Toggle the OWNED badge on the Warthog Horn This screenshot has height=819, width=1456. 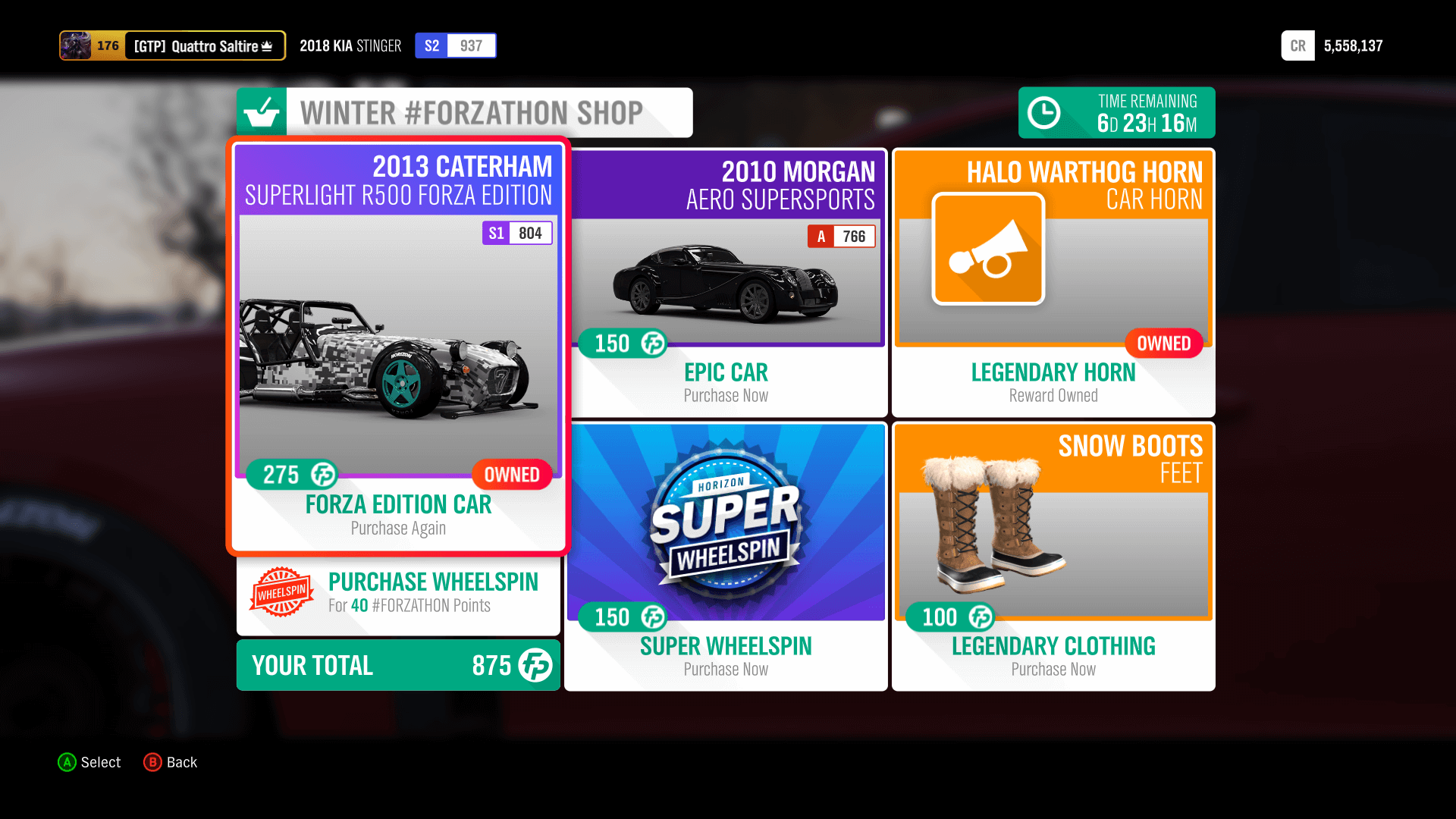[x=1163, y=343]
